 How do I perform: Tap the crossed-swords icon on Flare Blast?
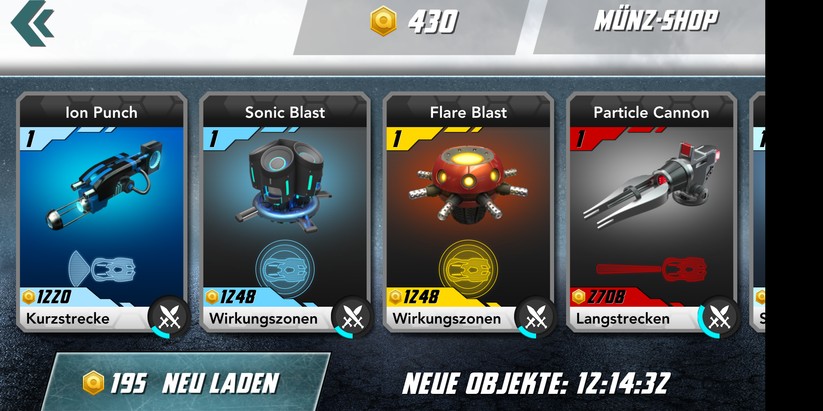[535, 318]
